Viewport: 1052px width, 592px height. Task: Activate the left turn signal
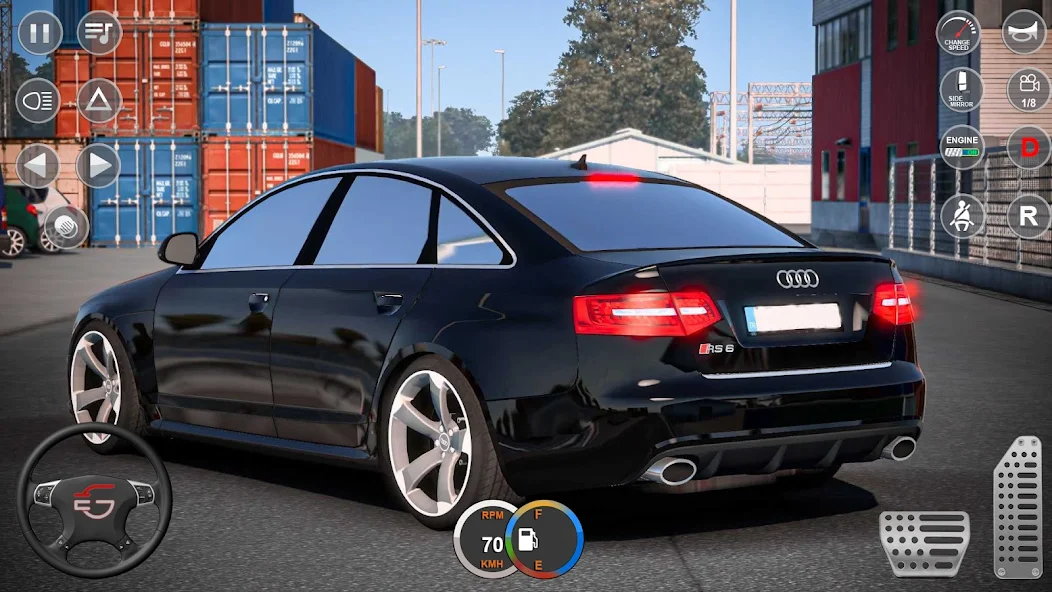click(x=38, y=165)
